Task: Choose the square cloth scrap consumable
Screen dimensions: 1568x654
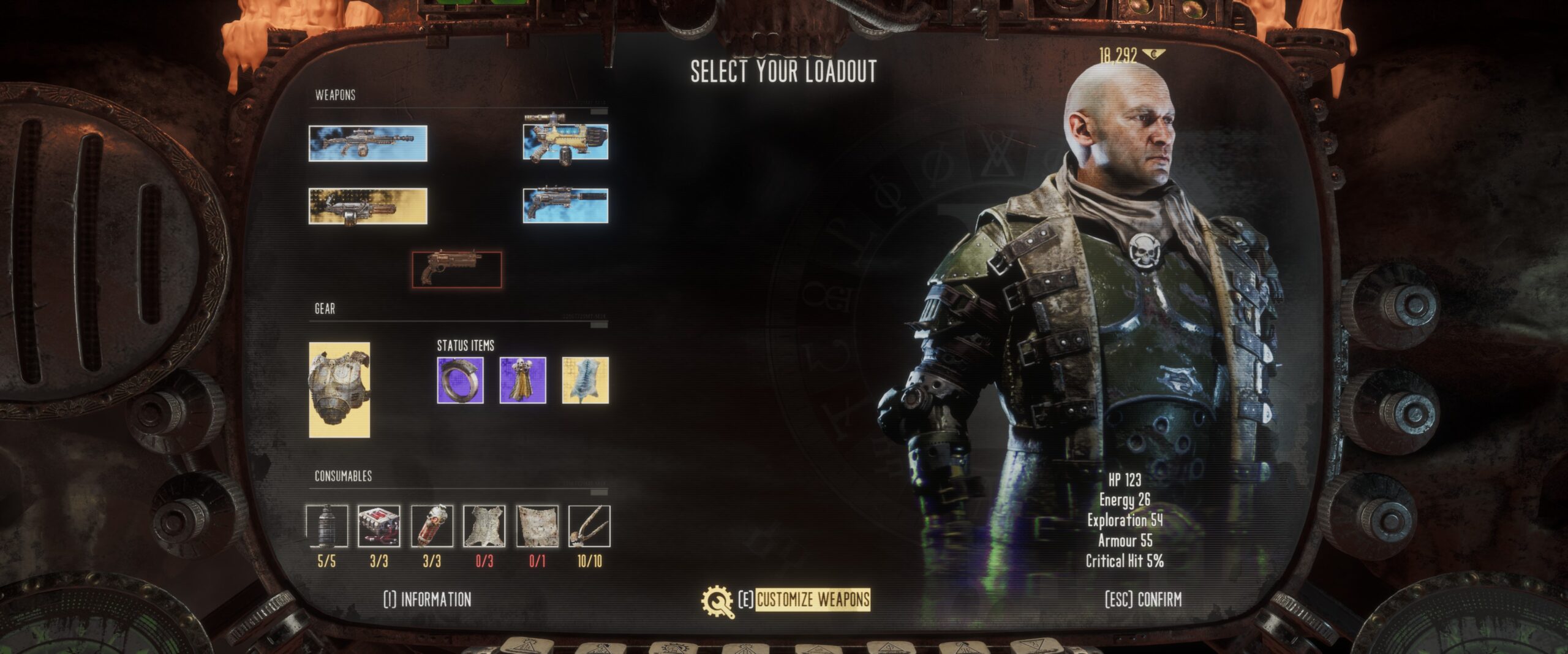Action: (537, 526)
